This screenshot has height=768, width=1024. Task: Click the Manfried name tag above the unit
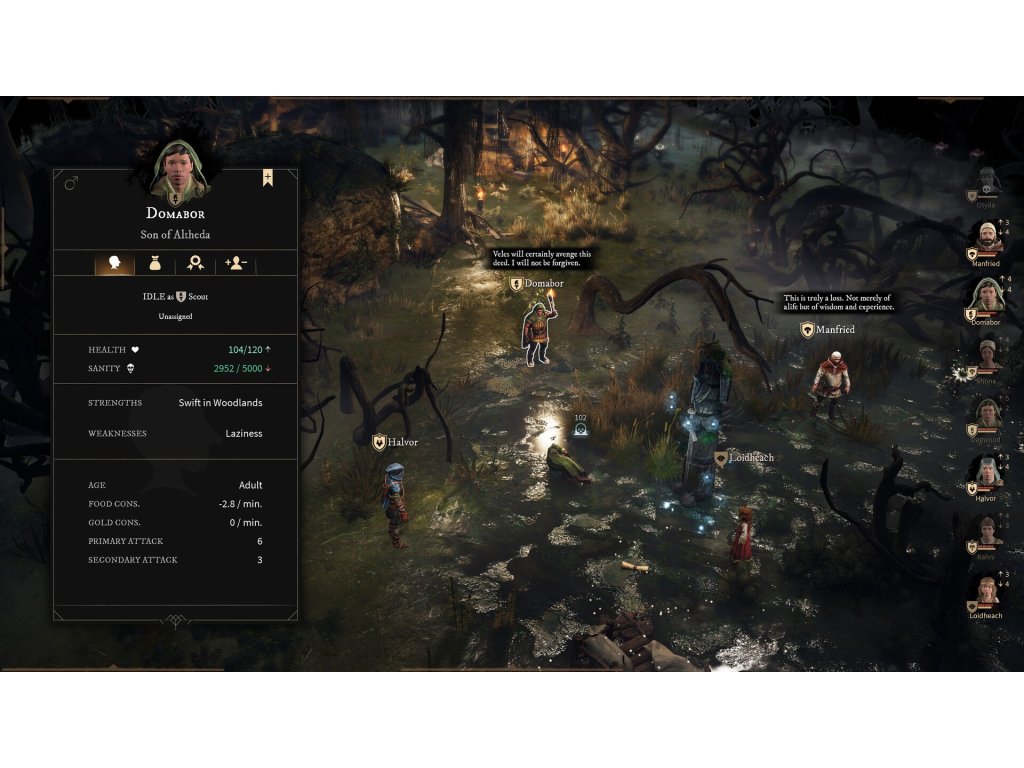pos(828,329)
